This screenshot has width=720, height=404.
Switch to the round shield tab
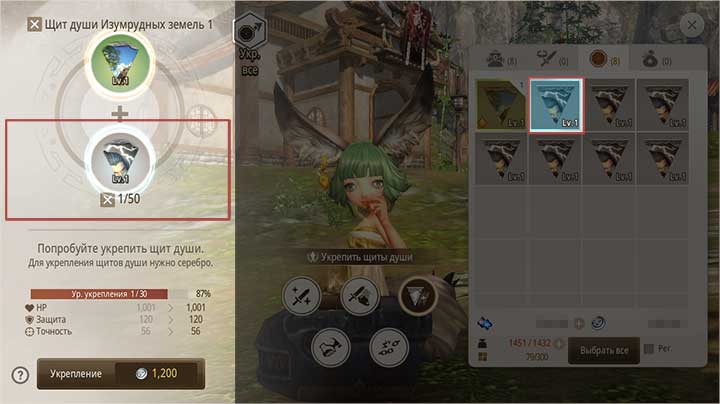tap(603, 60)
